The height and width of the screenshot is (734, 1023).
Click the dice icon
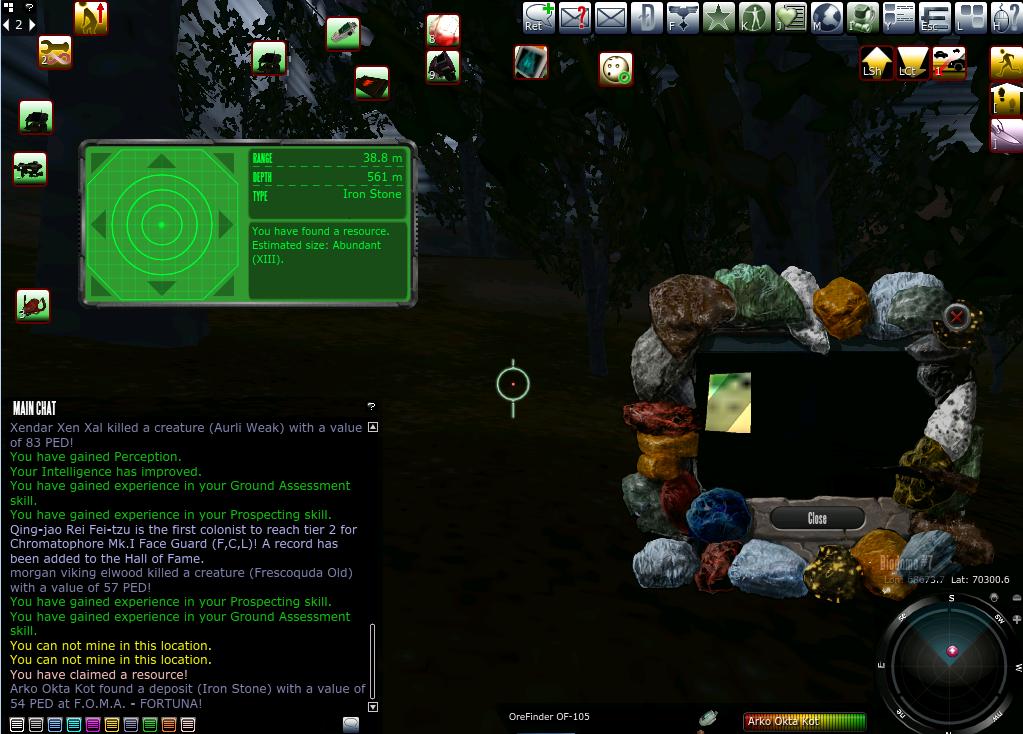click(616, 68)
